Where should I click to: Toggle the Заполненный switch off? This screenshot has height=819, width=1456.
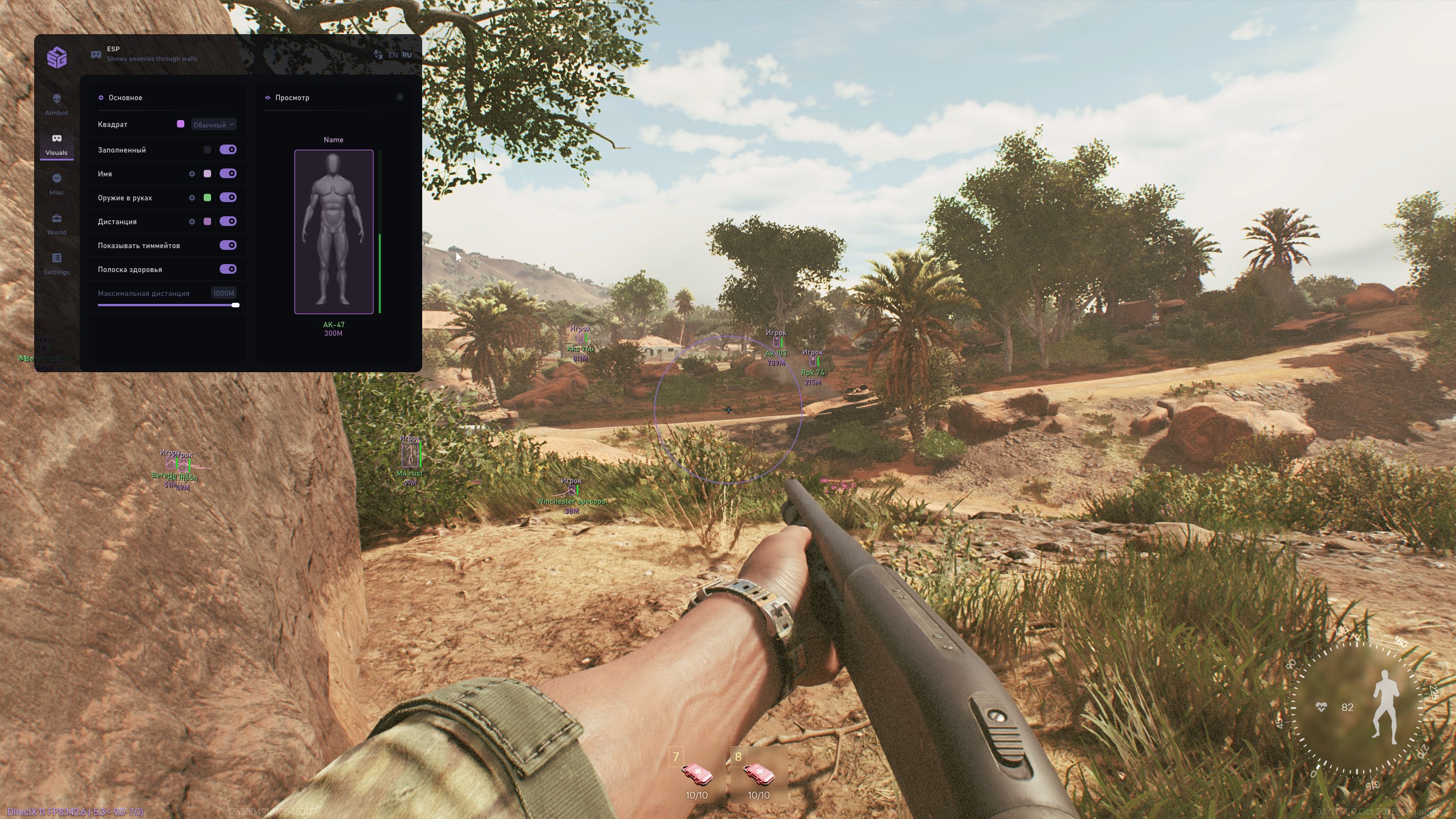[229, 149]
